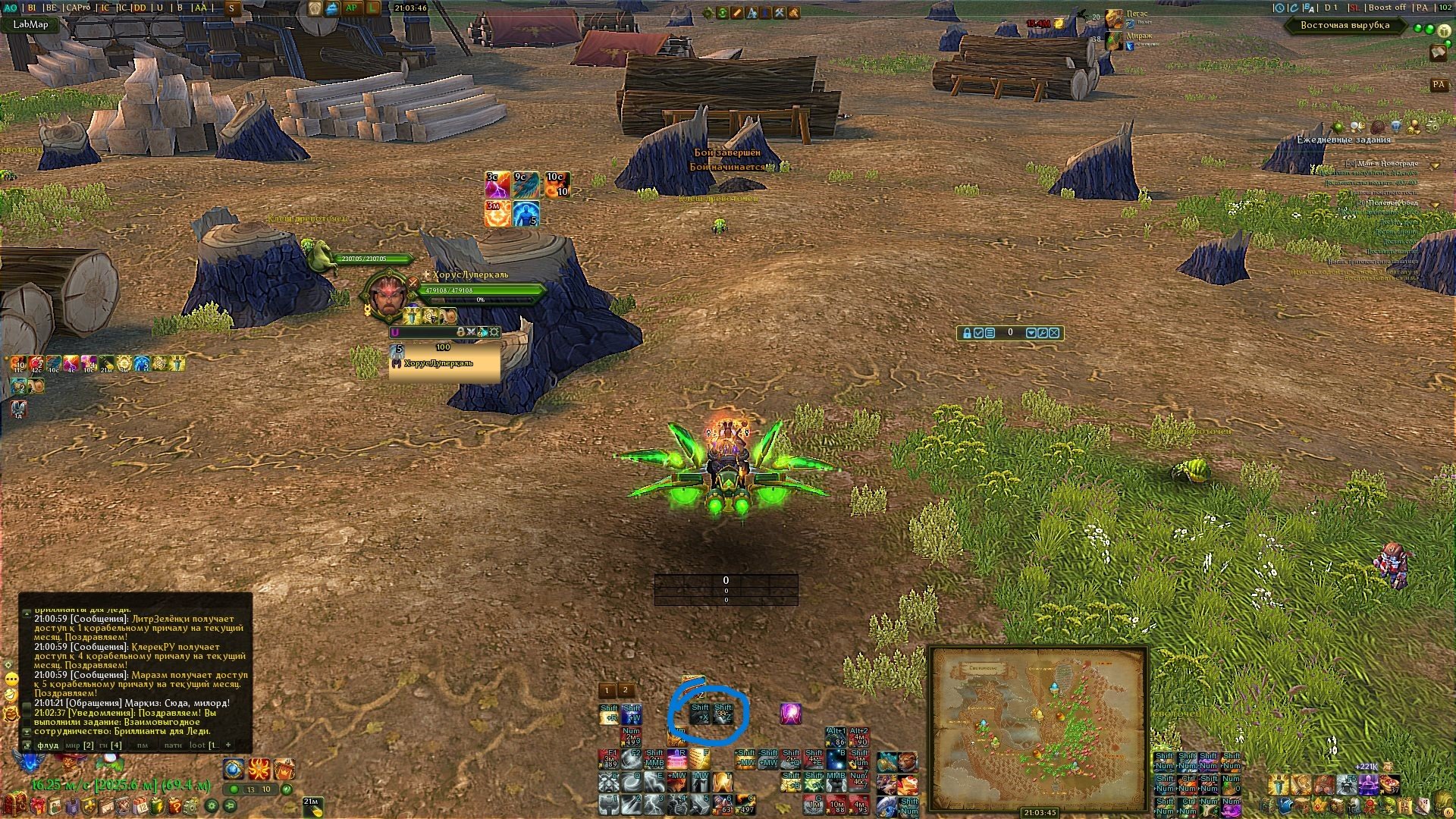
Task: Open the LabMap button
Action: (30, 24)
